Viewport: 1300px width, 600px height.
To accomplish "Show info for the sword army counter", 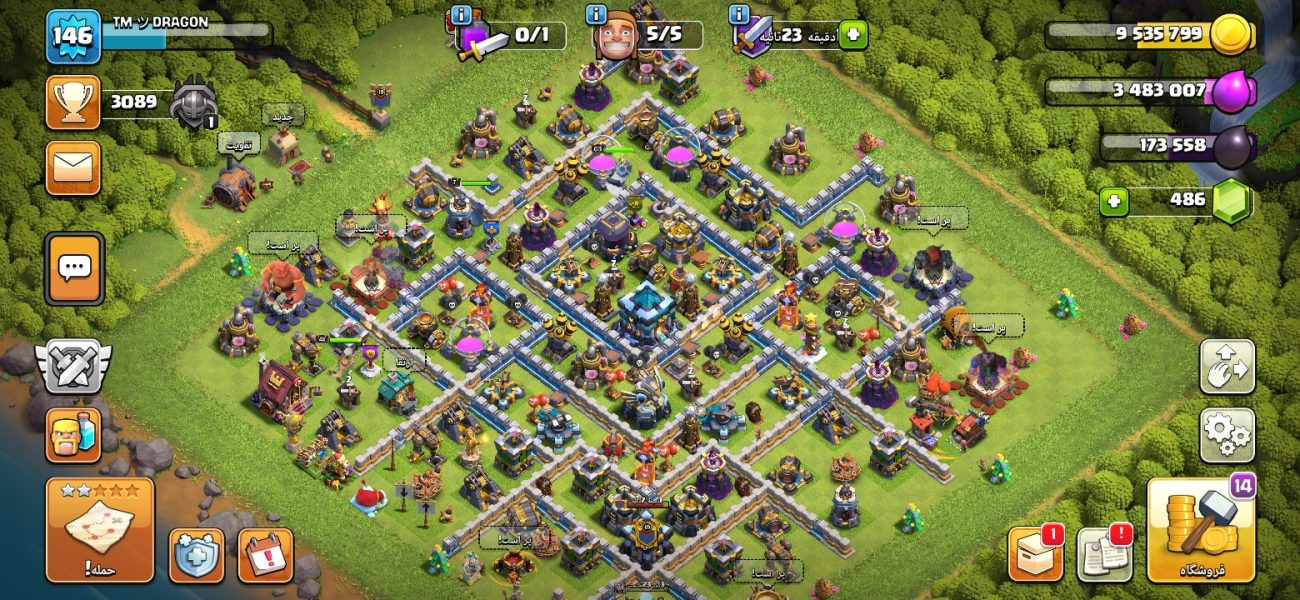I will 461,14.
